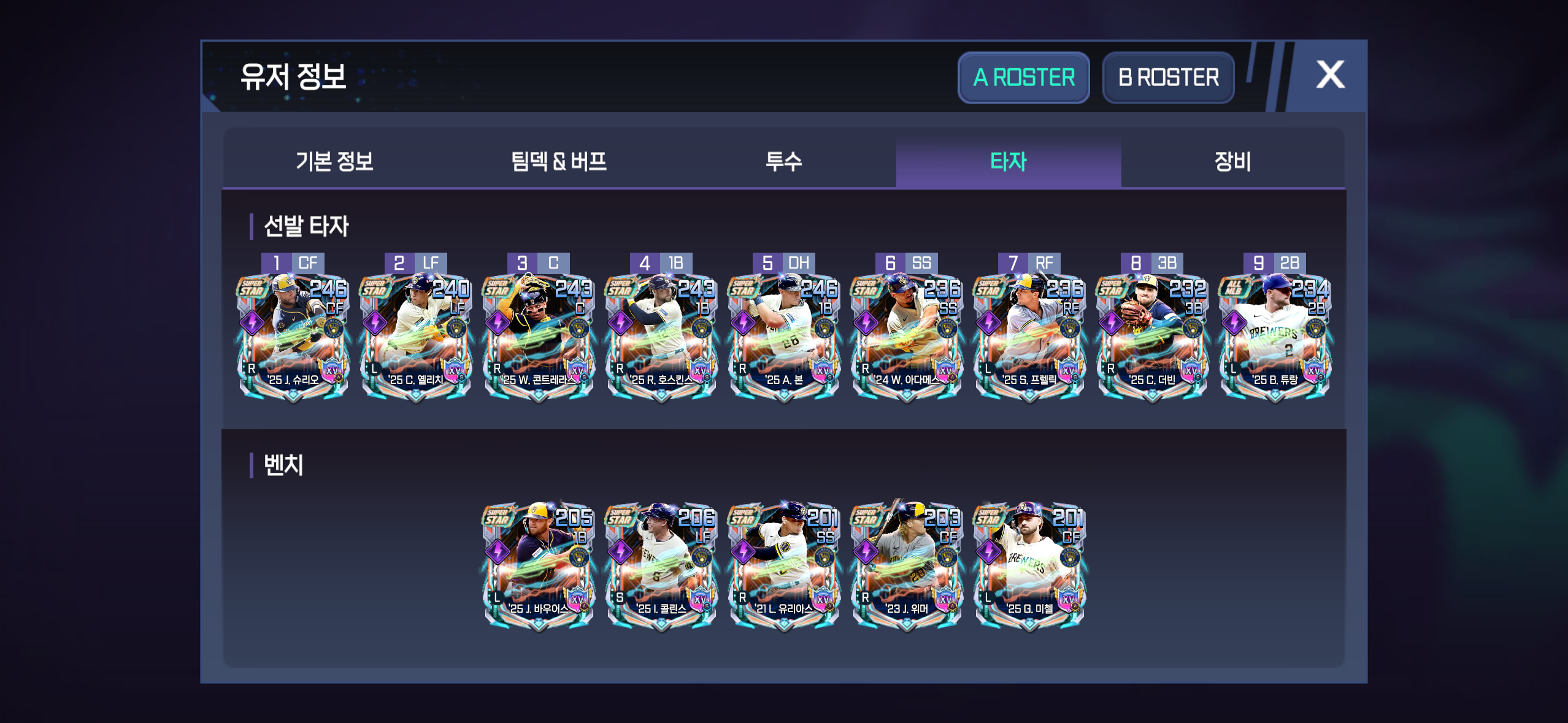Image resolution: width=1568 pixels, height=723 pixels.
Task: Select the 타자 tab
Action: click(x=1008, y=162)
